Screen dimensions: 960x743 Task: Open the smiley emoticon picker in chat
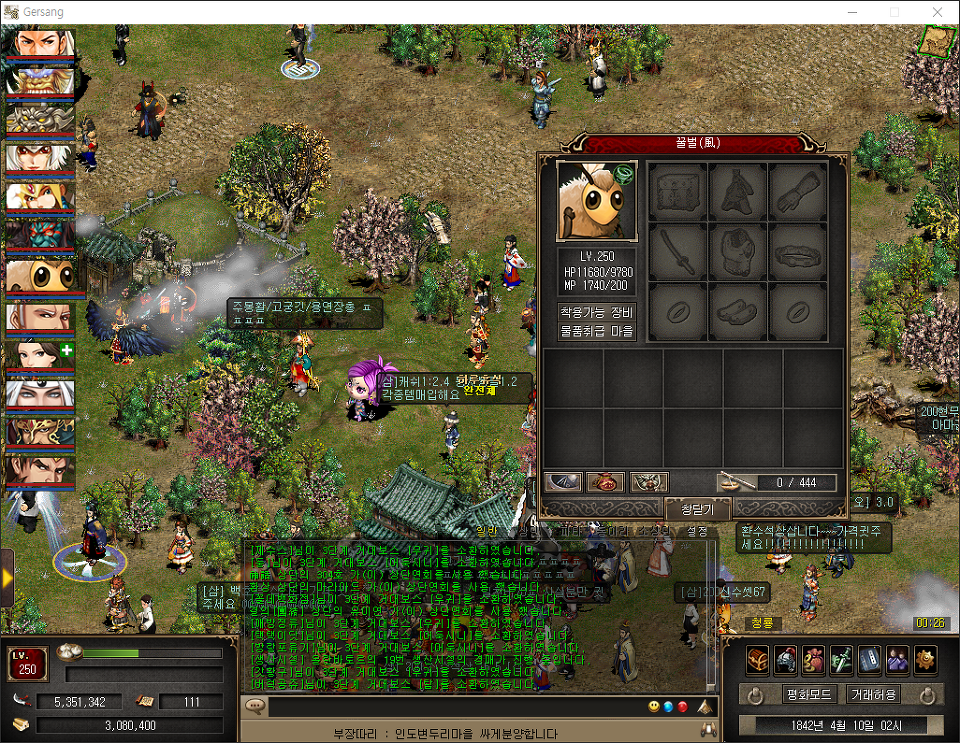[x=654, y=707]
